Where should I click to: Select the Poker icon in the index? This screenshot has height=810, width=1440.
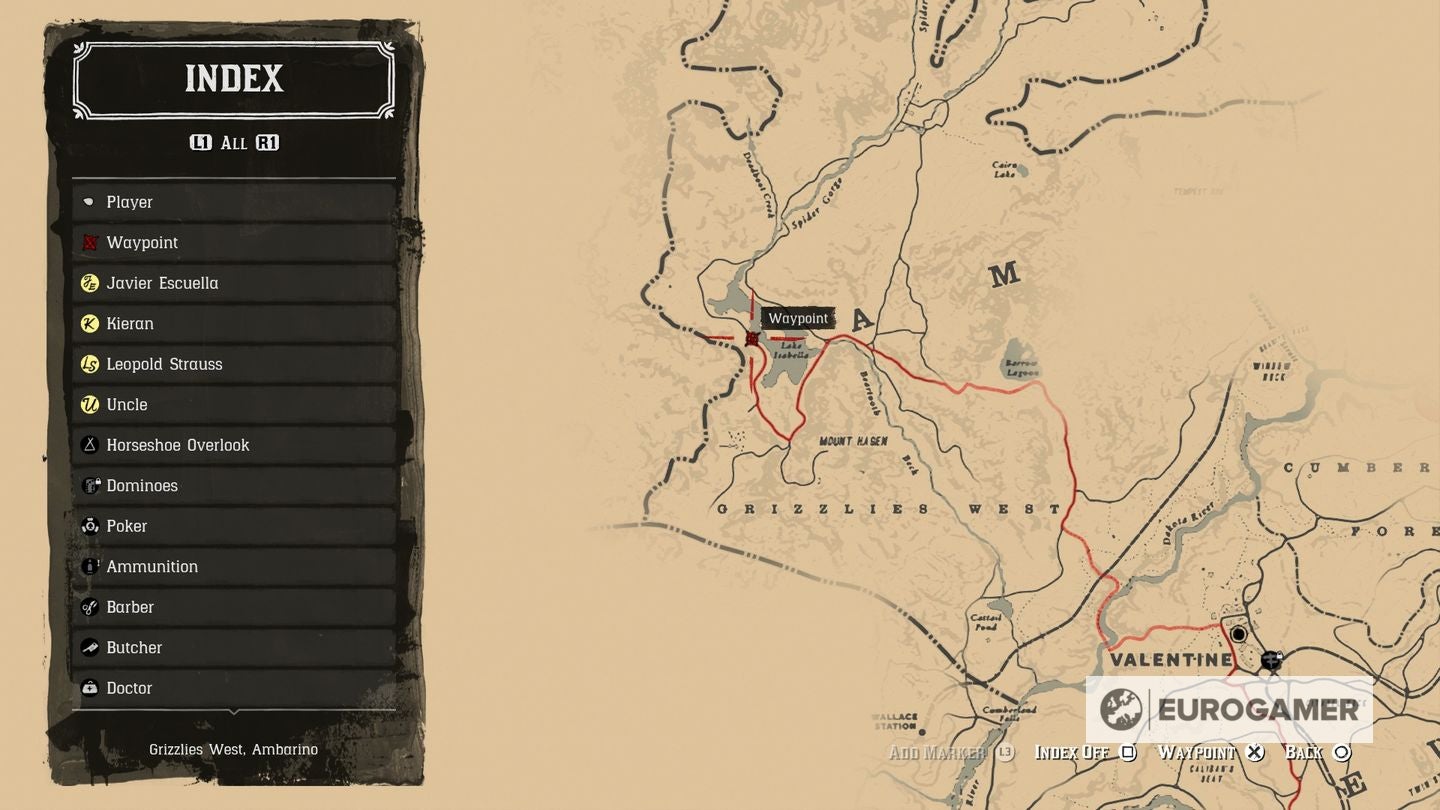click(x=90, y=526)
